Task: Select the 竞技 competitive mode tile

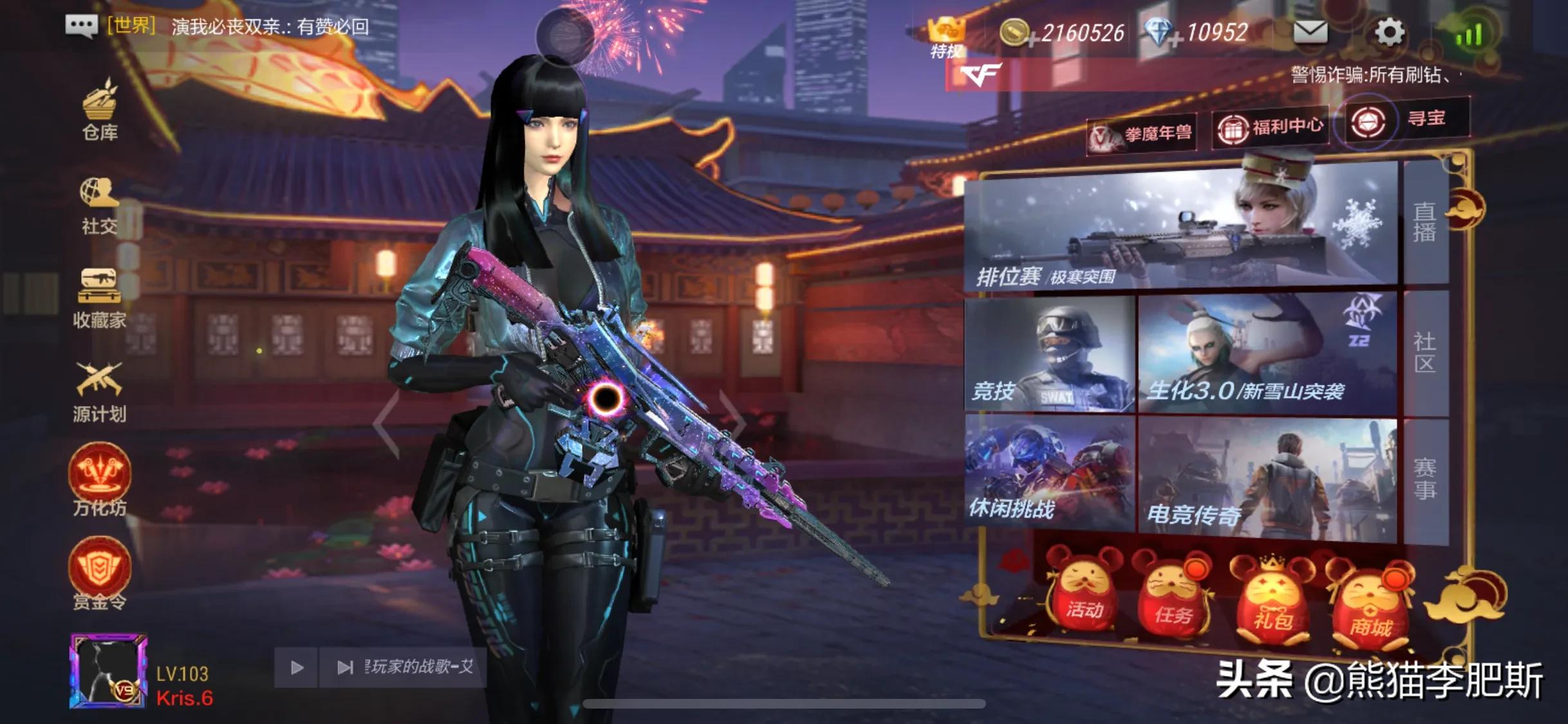Action: [x=1049, y=354]
